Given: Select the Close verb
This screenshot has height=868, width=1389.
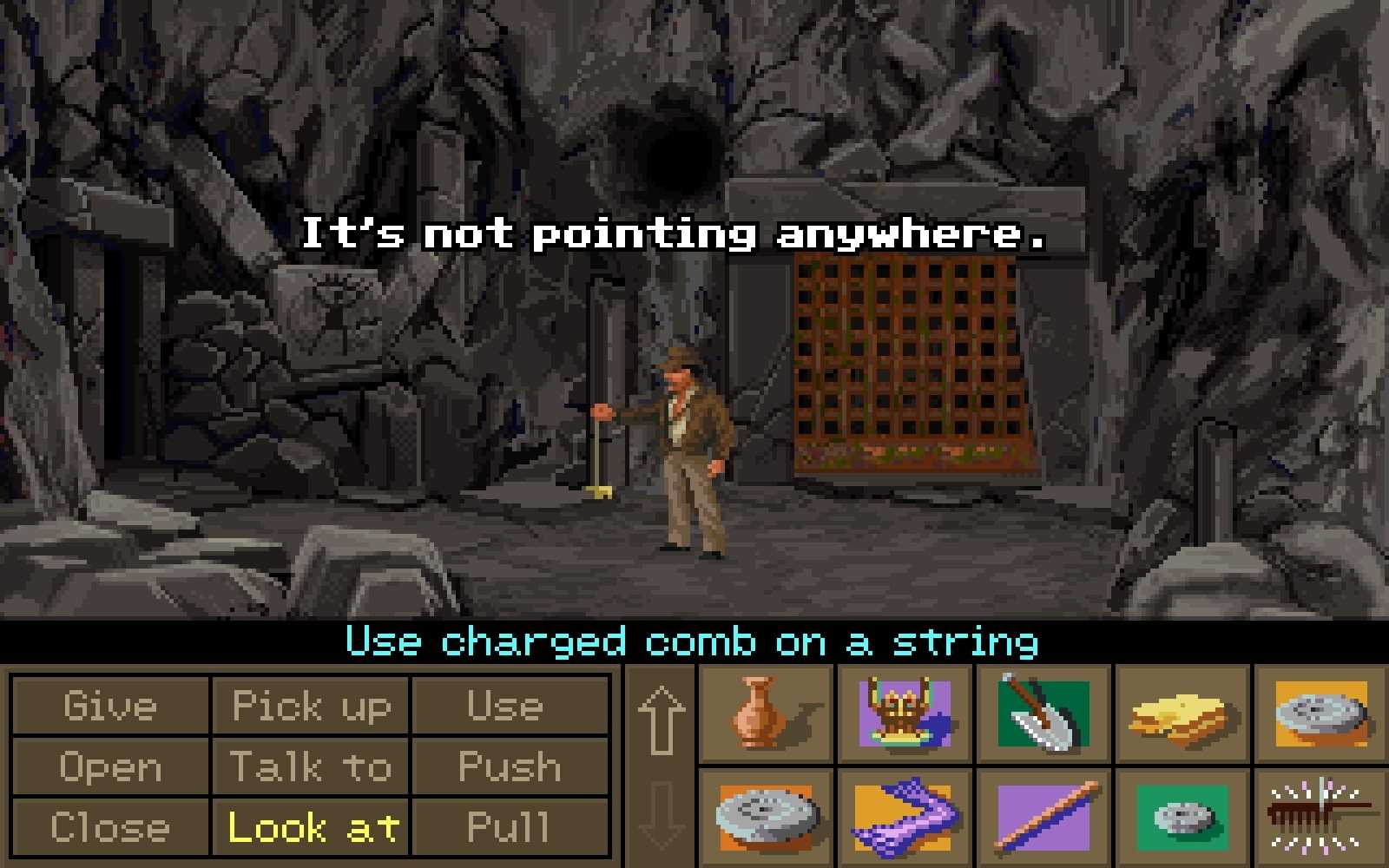Looking at the screenshot, I should [110, 827].
